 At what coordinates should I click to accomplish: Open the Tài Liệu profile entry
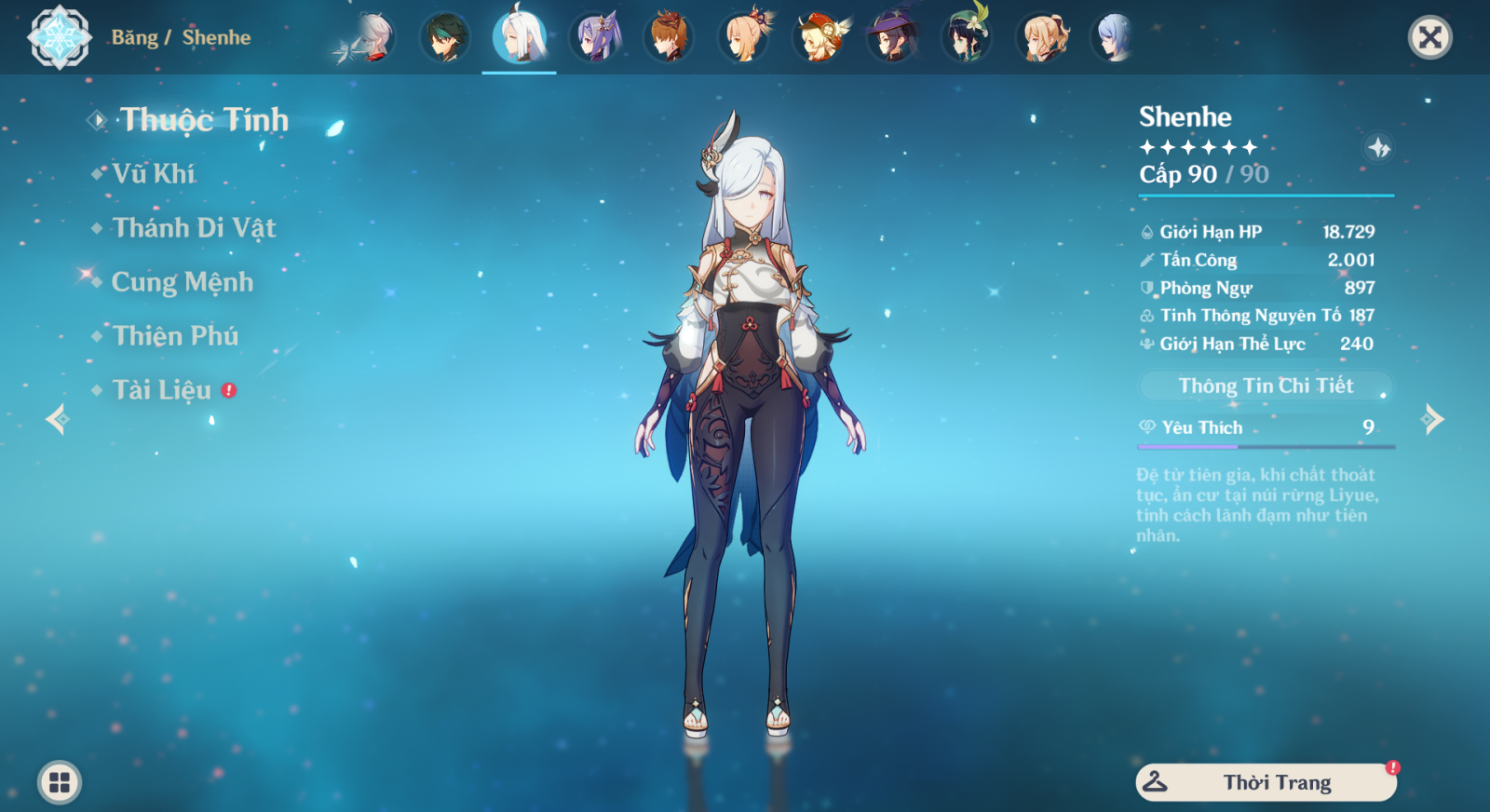[162, 390]
